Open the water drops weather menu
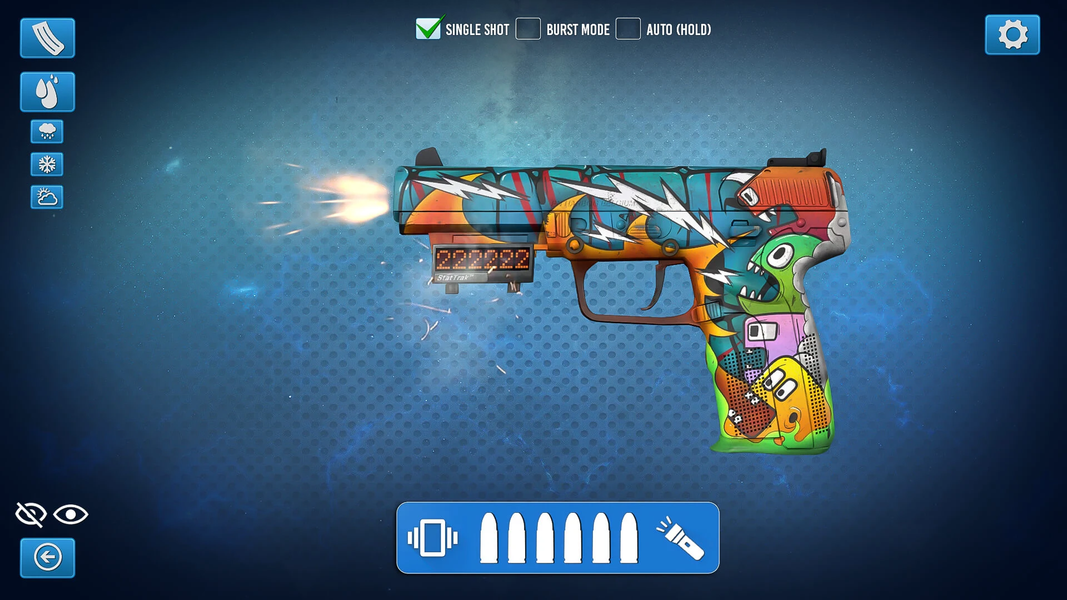This screenshot has width=1067, height=600. 47,92
